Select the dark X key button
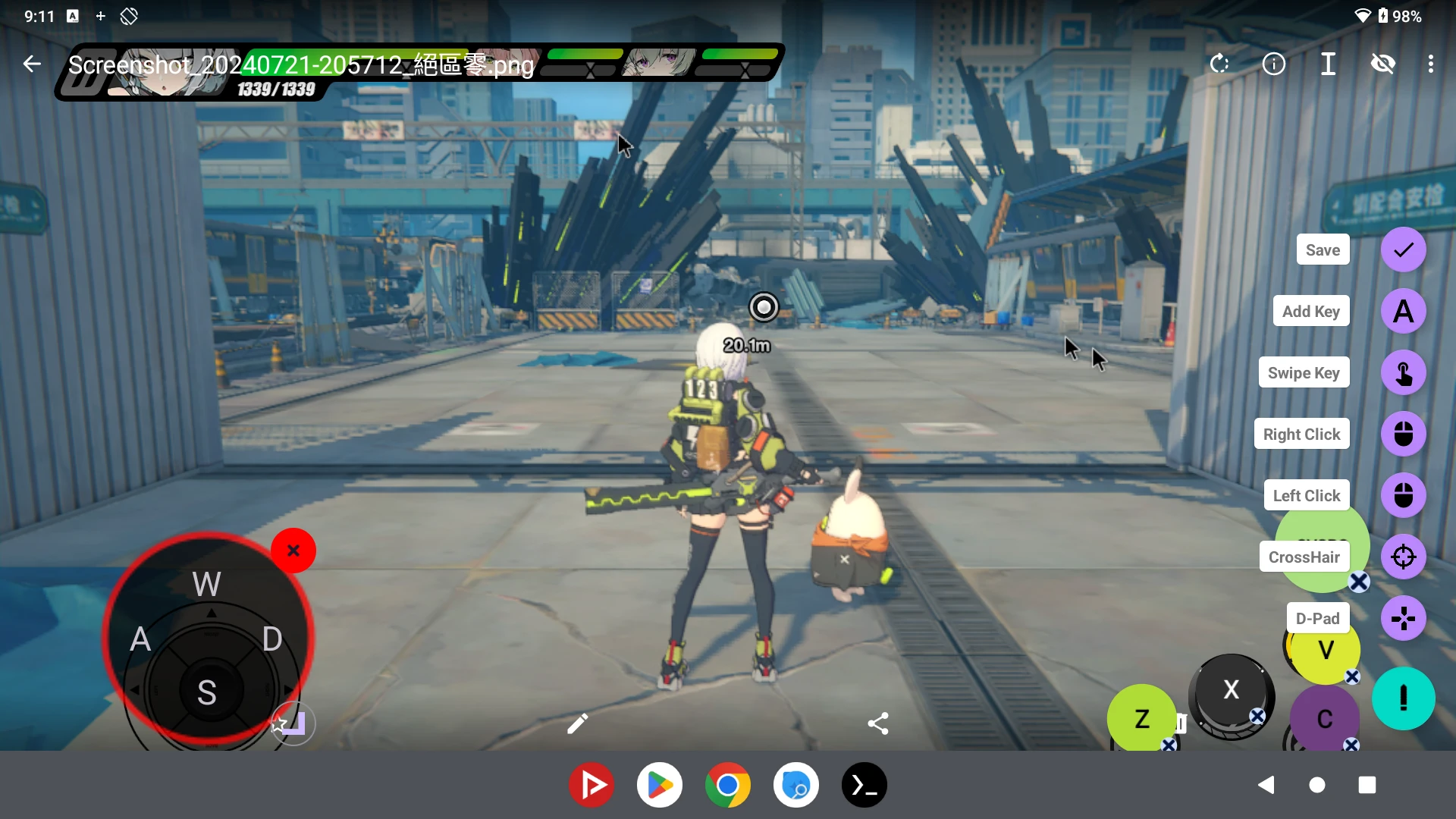This screenshot has width=1456, height=819. 1231,689
